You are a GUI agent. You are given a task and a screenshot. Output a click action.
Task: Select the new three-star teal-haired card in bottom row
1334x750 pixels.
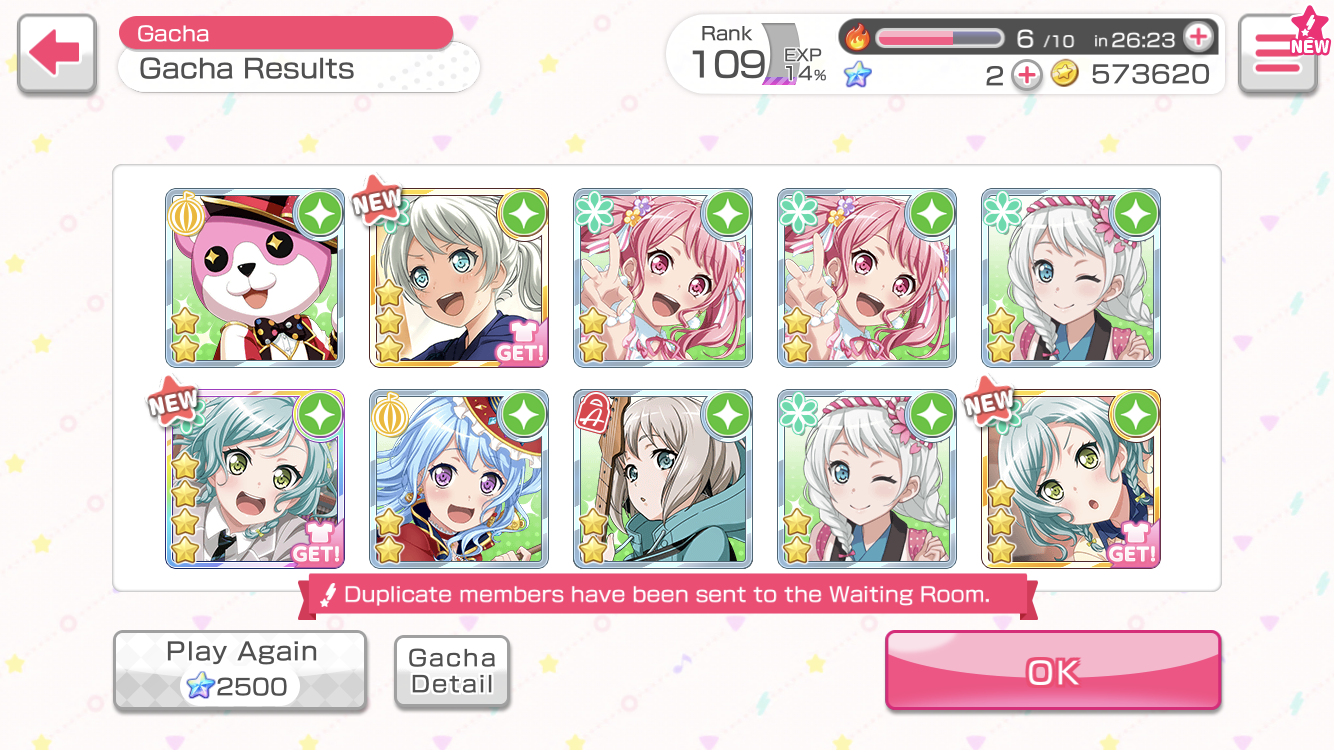[x=1071, y=479]
